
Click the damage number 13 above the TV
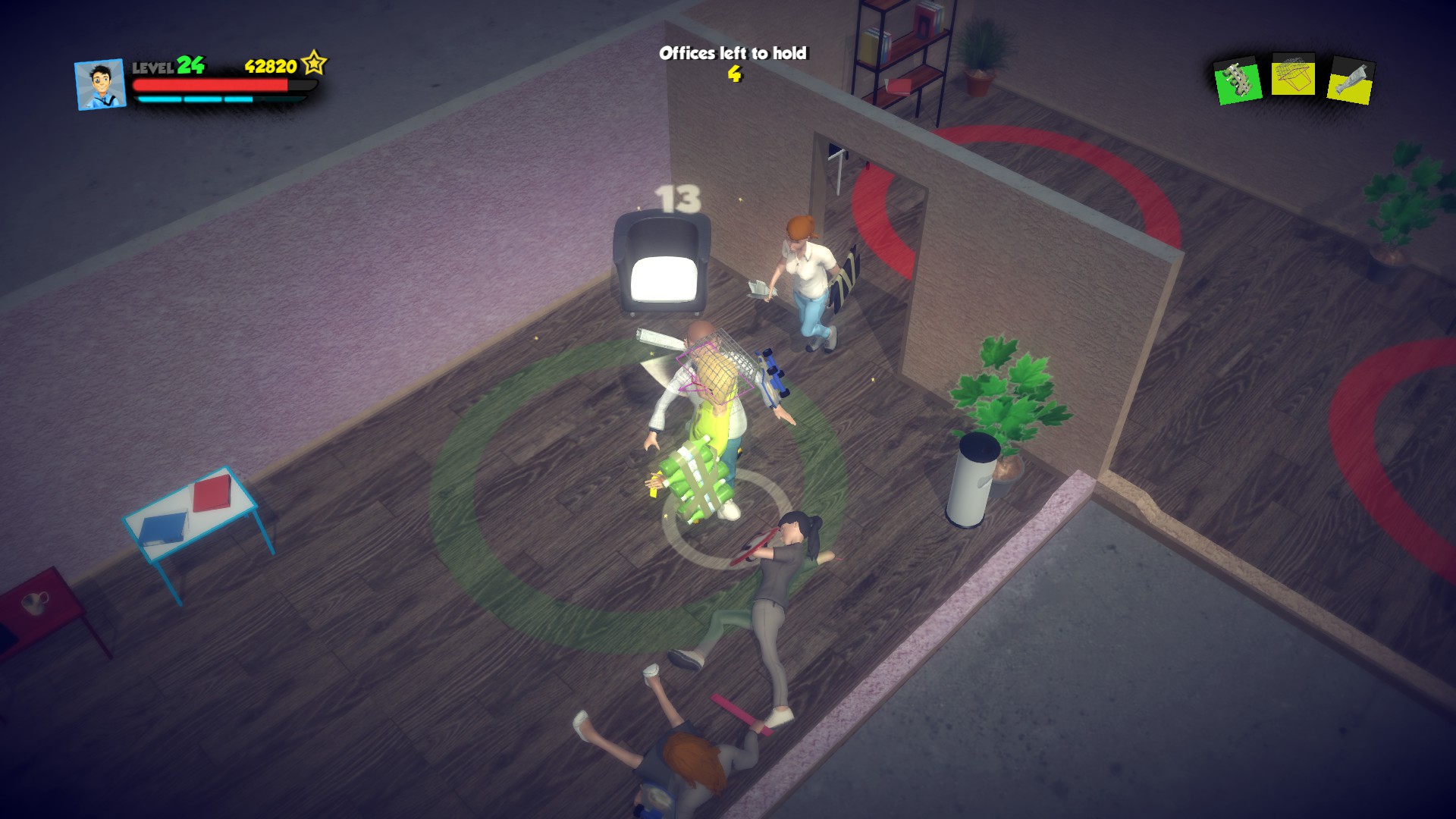680,199
